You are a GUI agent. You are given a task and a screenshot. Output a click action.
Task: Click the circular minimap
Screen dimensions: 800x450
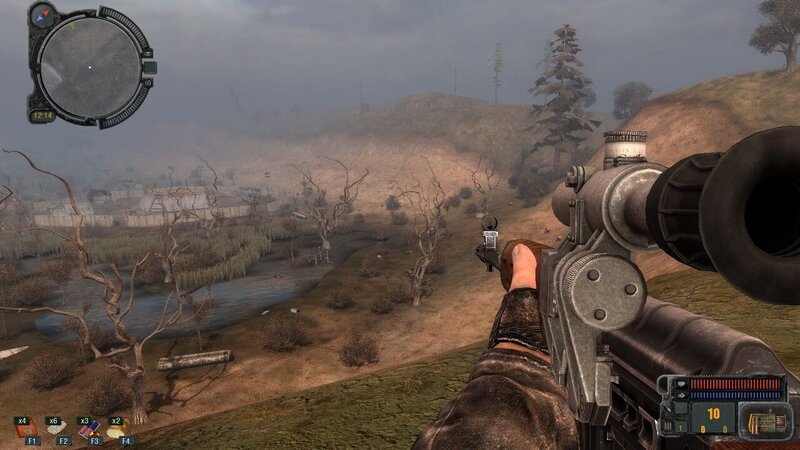click(x=89, y=66)
